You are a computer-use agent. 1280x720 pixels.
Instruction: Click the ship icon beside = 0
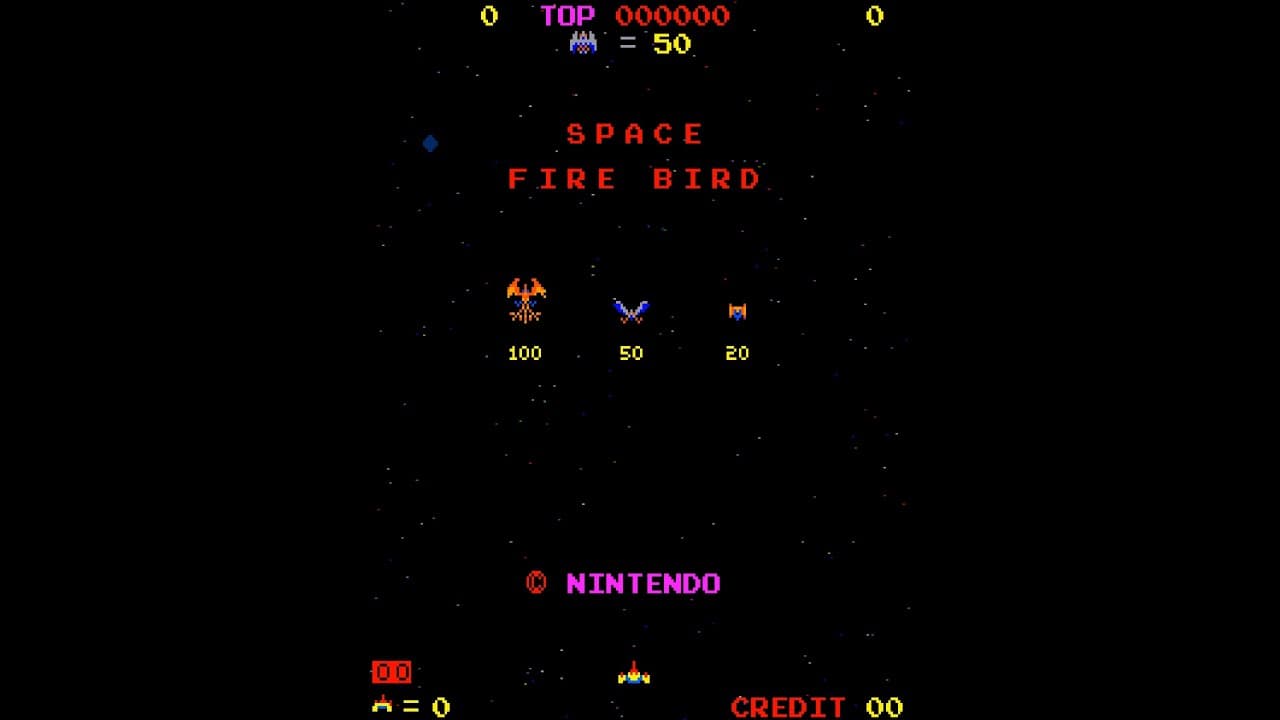[385, 703]
